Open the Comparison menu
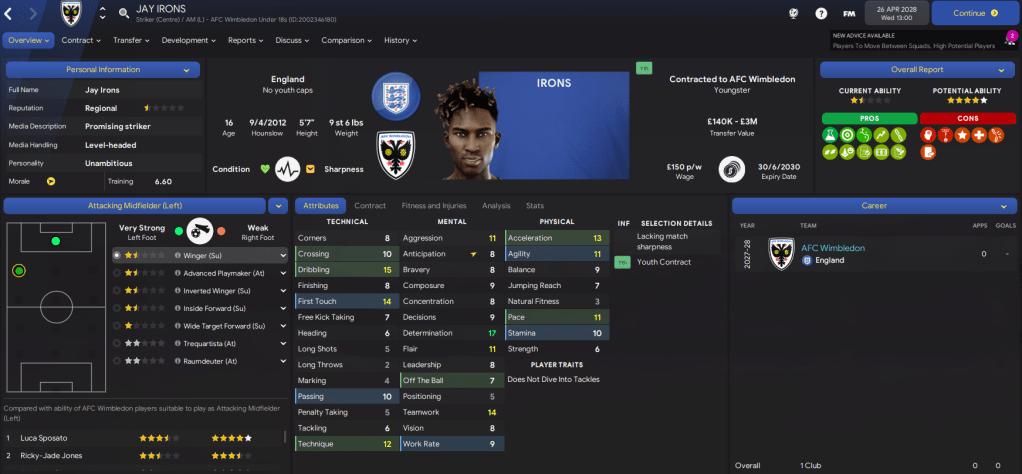 pyautogui.click(x=346, y=41)
